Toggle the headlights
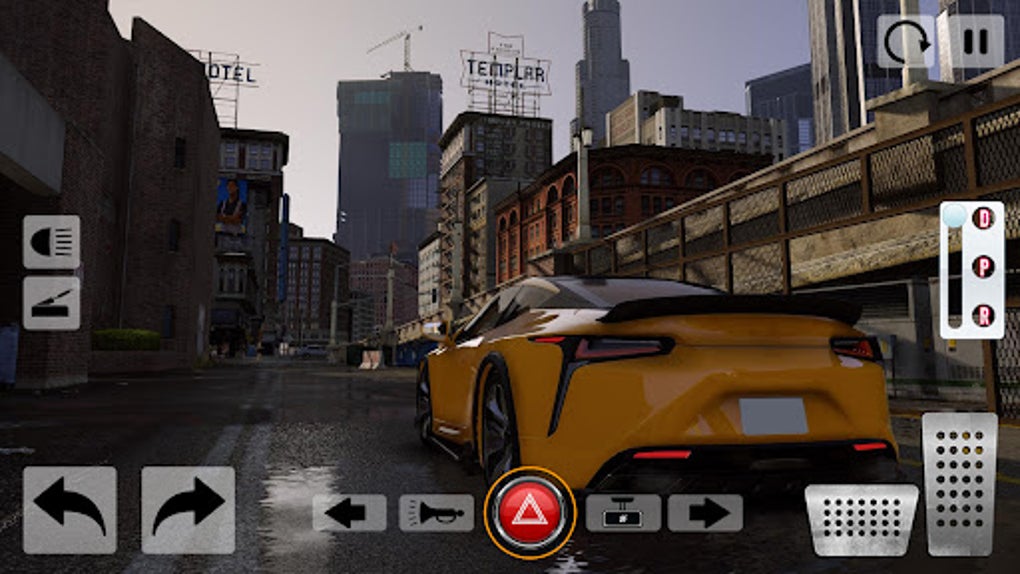Screen dimensions: 1020x574 tap(52, 242)
